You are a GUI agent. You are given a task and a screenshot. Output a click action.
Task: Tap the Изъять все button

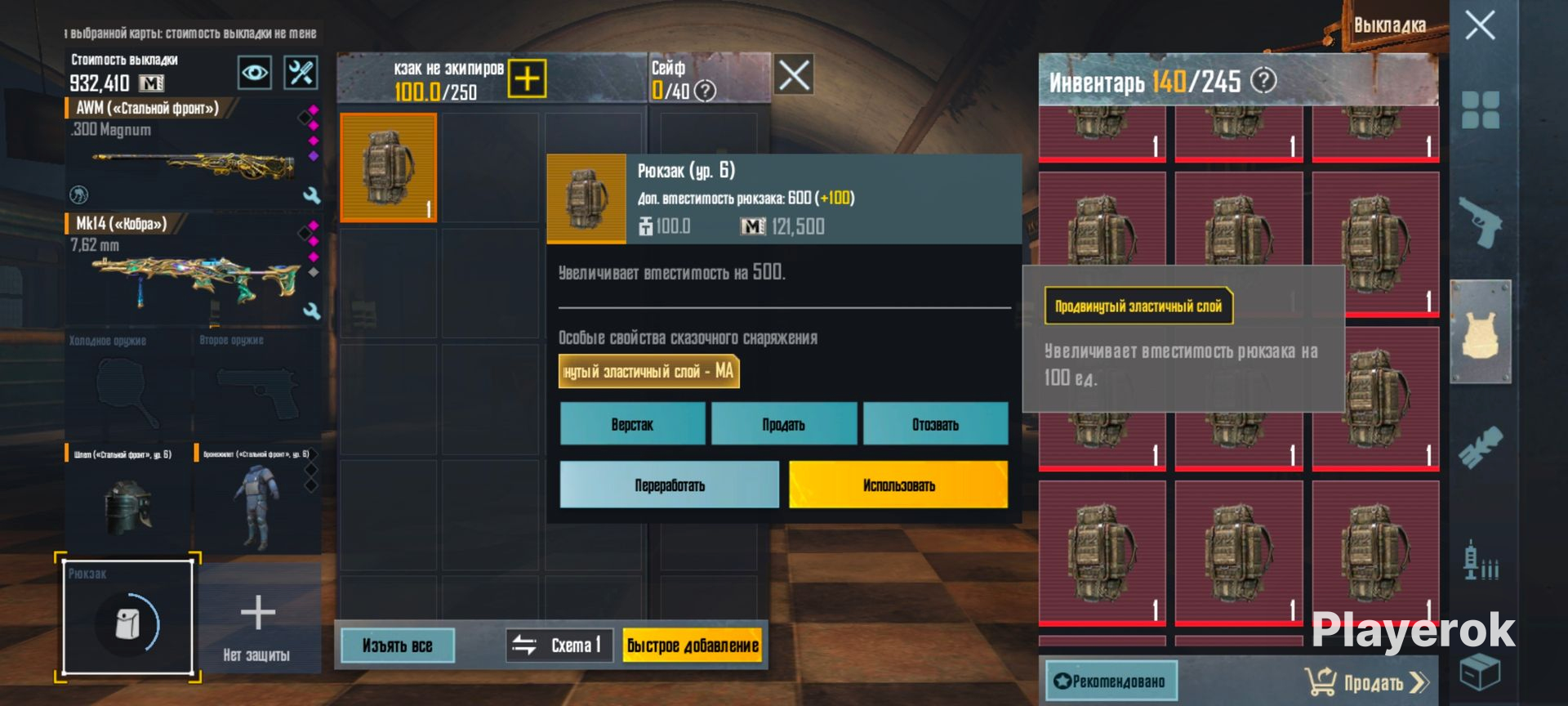coord(397,646)
